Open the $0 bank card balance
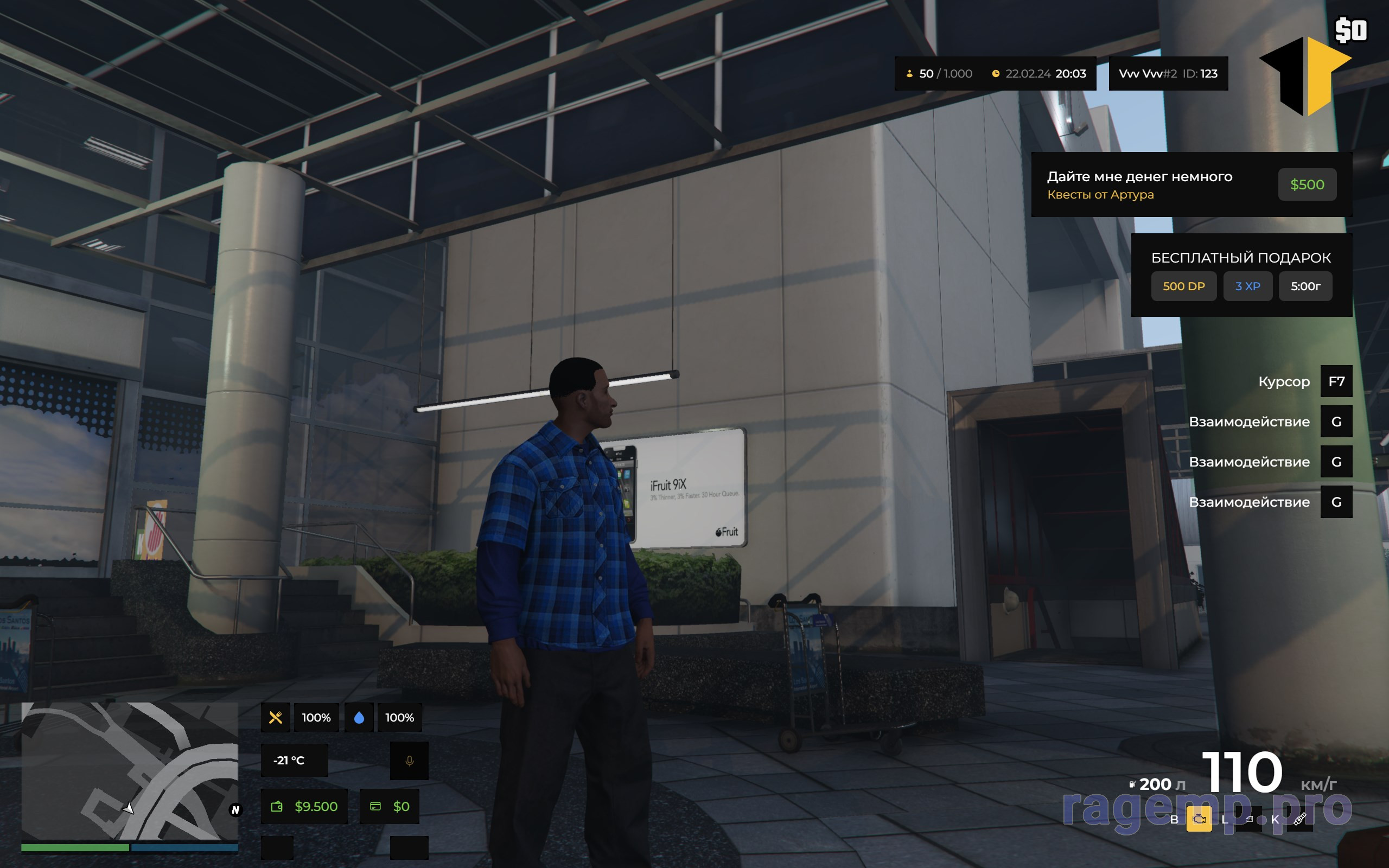 coord(389,807)
